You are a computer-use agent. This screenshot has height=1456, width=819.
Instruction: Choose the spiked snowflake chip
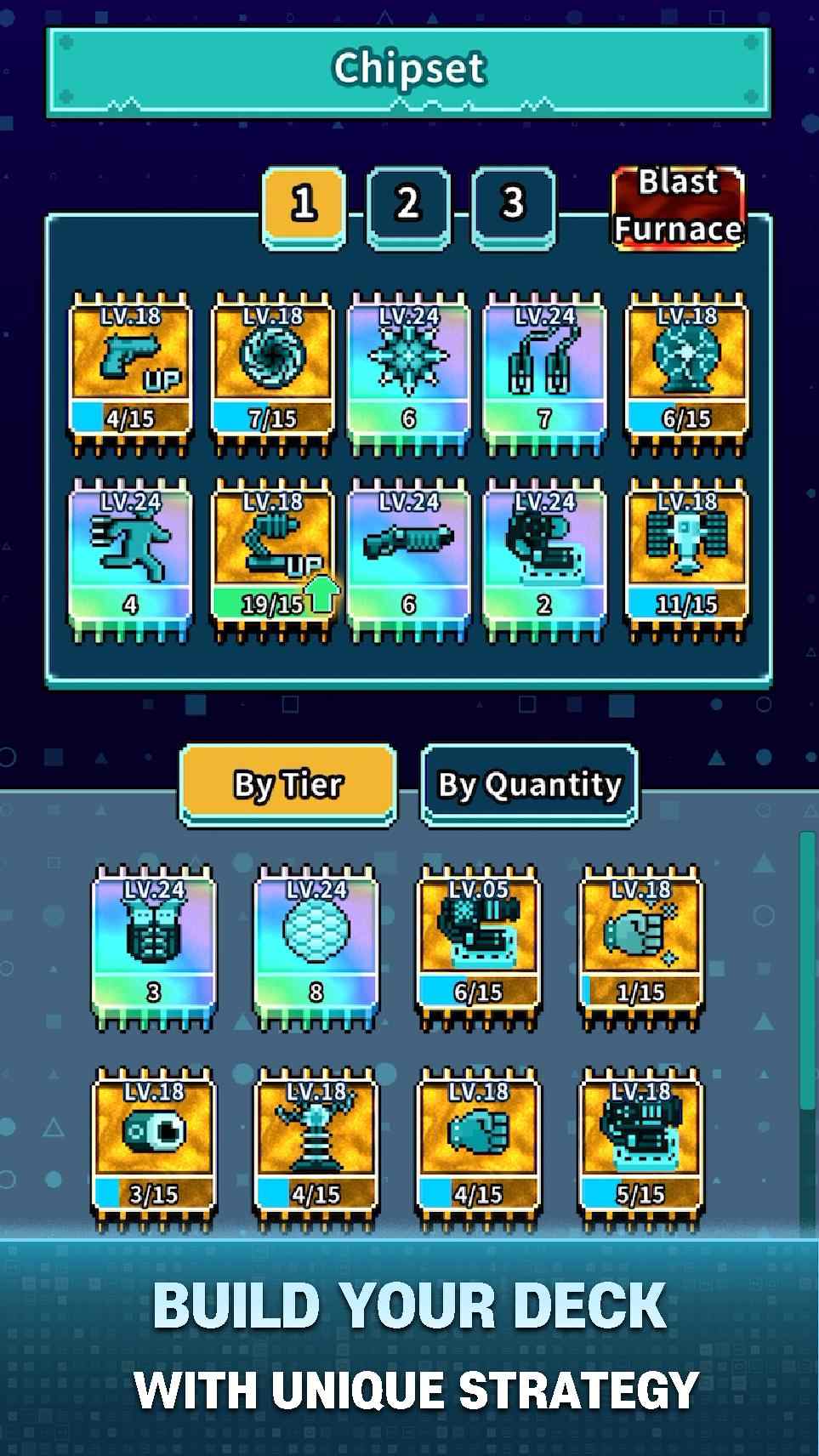tap(408, 372)
